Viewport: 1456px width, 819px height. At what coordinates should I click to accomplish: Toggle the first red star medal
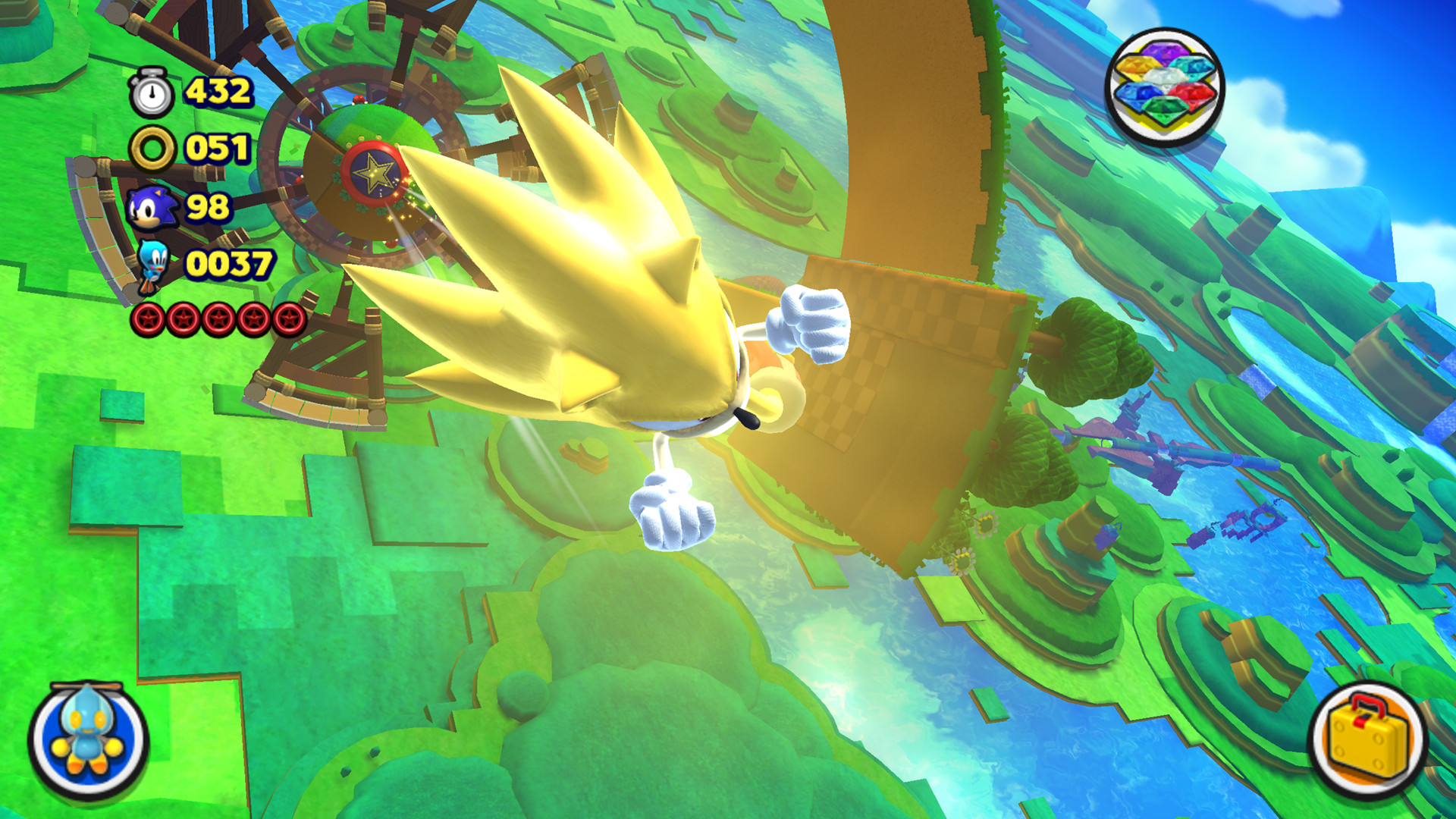[x=148, y=318]
